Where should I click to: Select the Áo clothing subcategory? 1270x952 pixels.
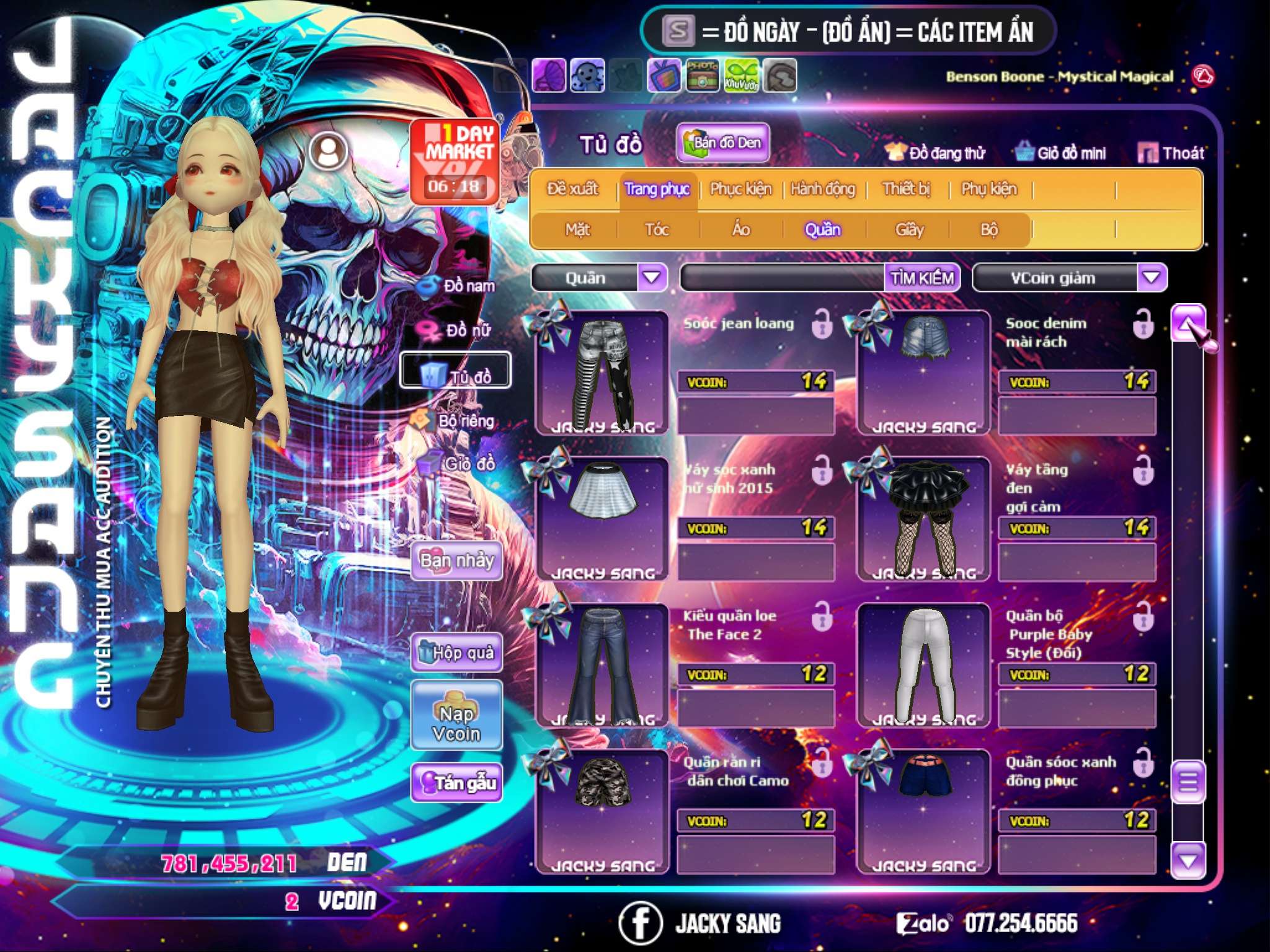(x=741, y=230)
